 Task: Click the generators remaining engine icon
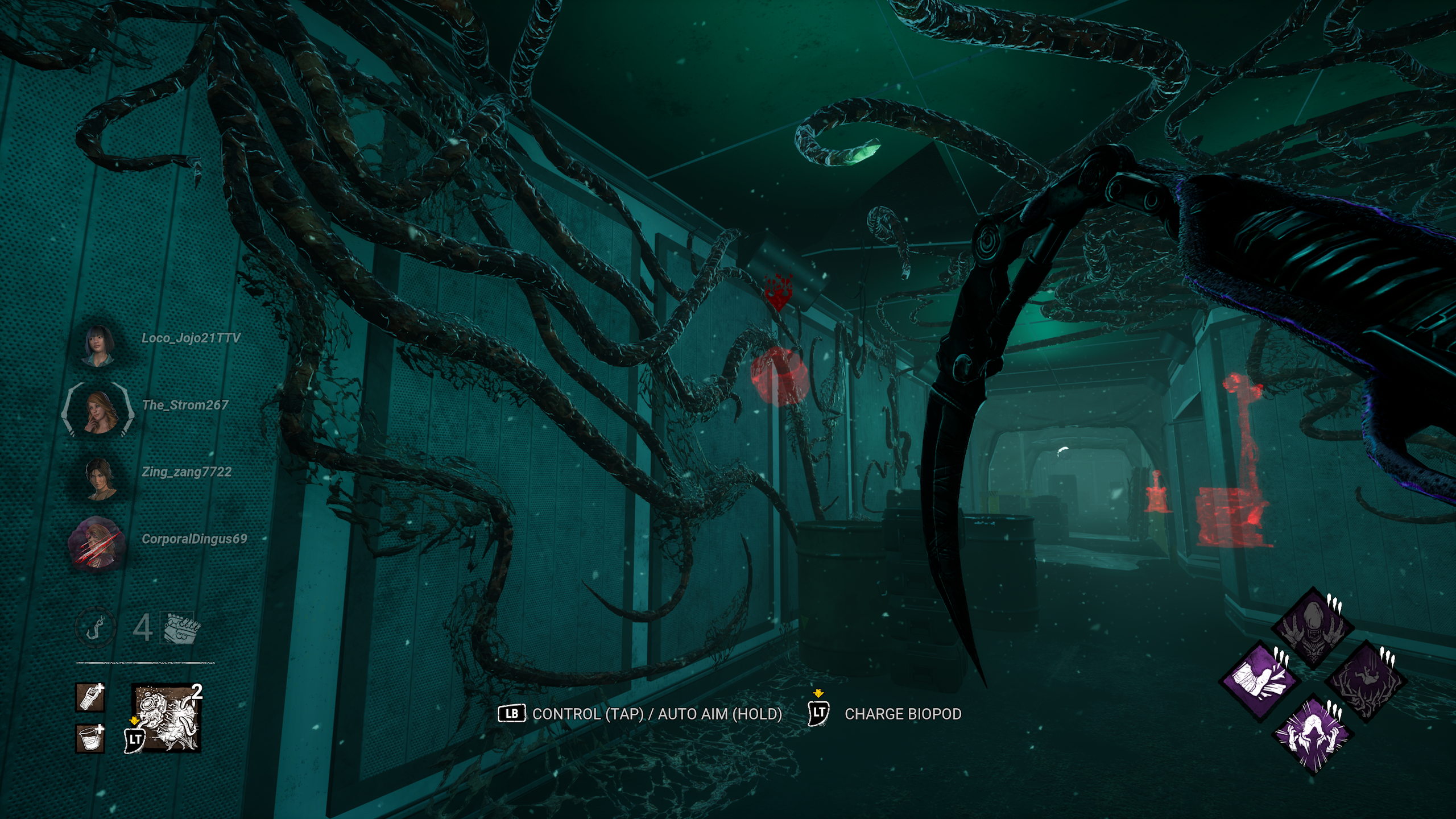tap(181, 628)
